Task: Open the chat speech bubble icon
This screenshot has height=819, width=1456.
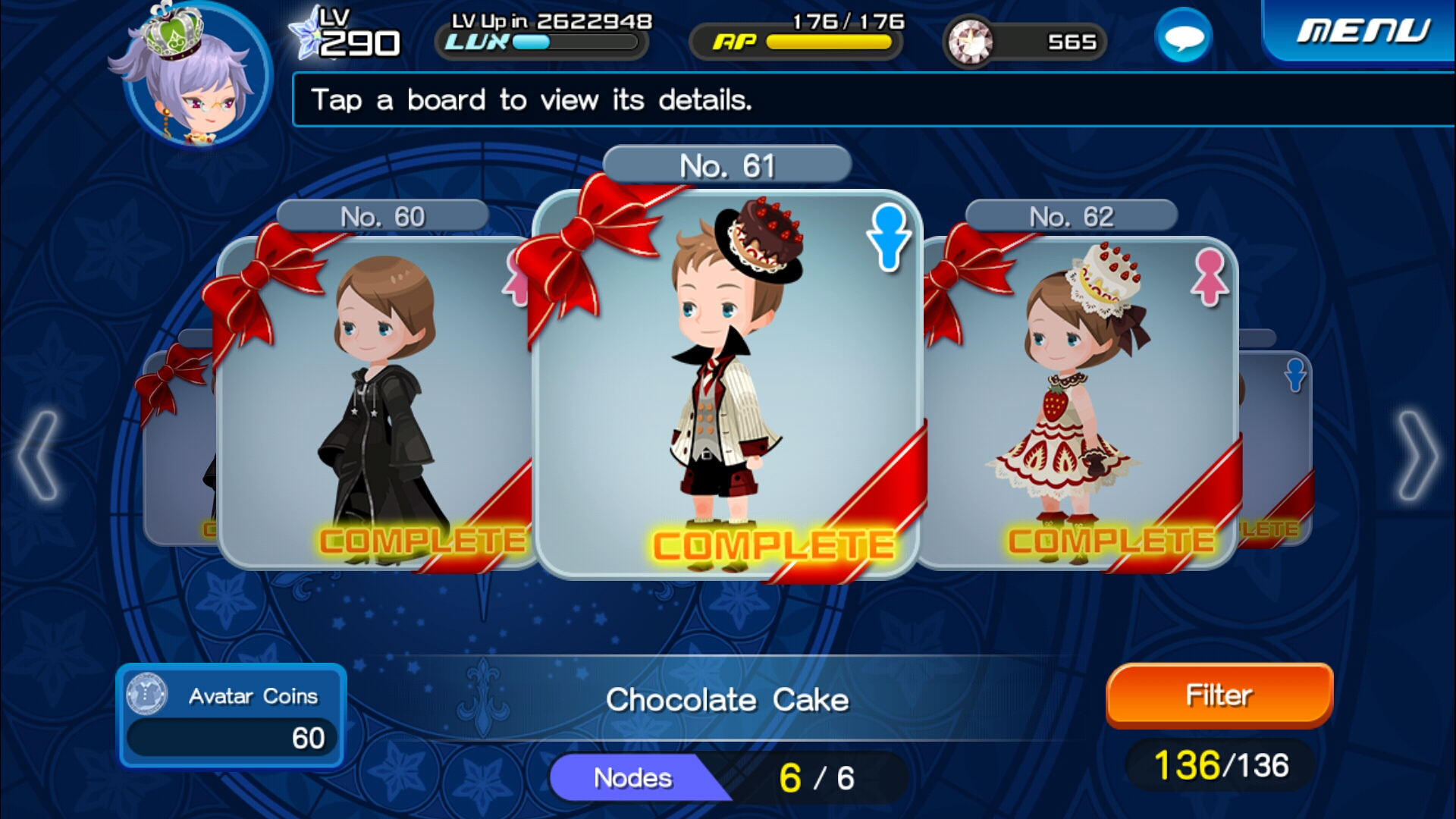Action: (1183, 36)
